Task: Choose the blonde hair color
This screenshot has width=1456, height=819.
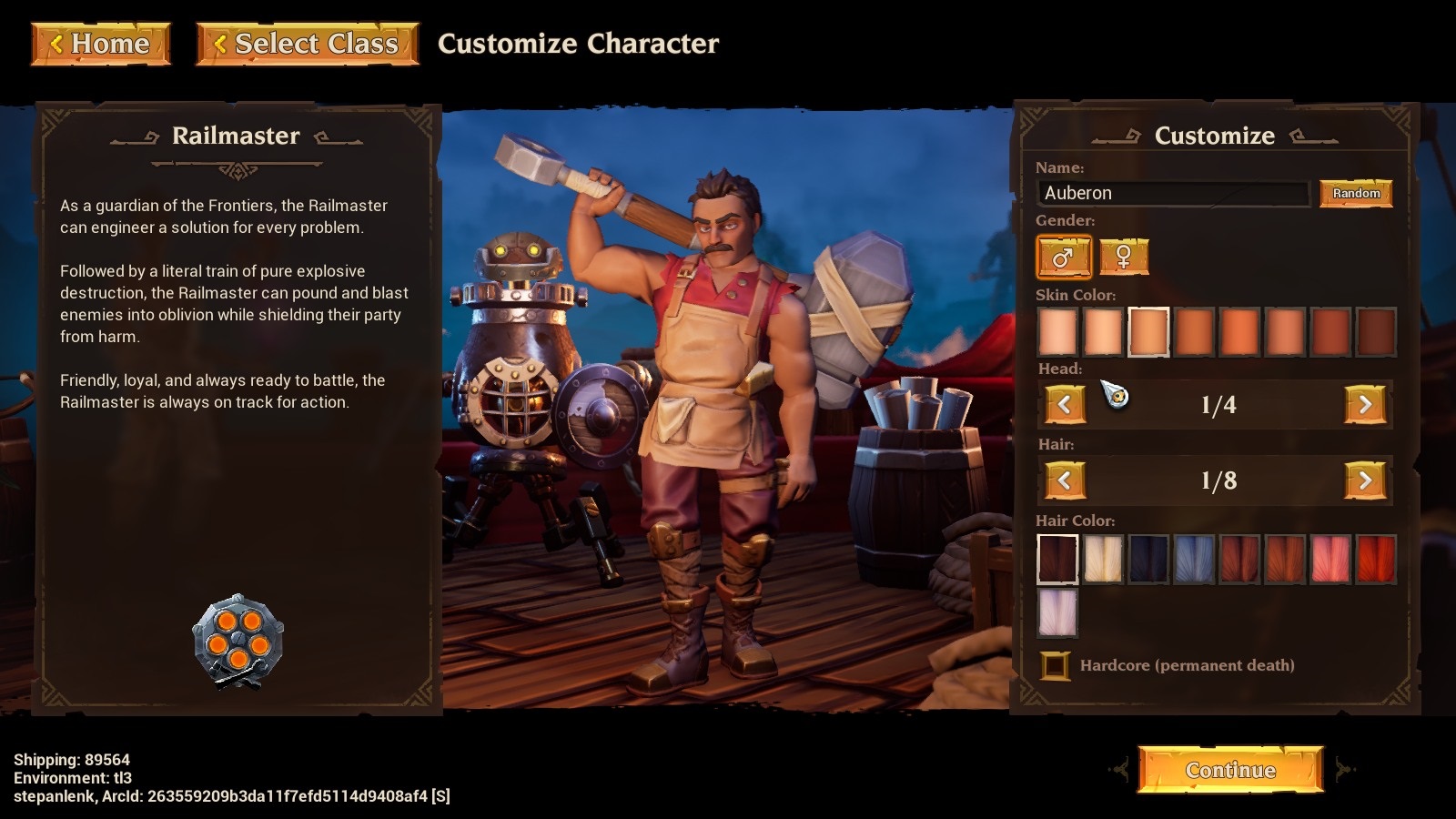Action: [1103, 559]
